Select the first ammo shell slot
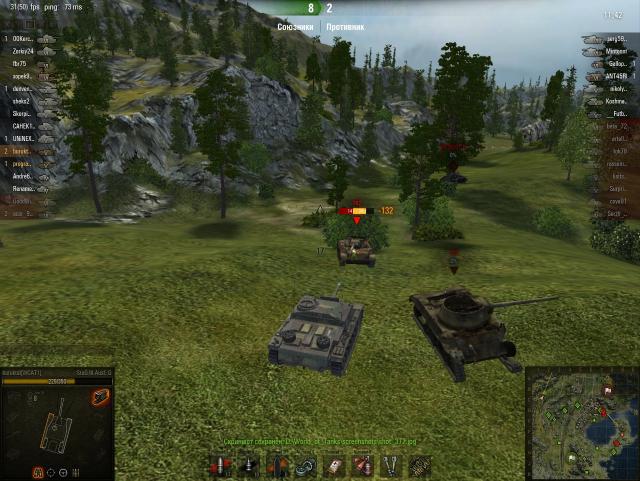 pos(220,465)
